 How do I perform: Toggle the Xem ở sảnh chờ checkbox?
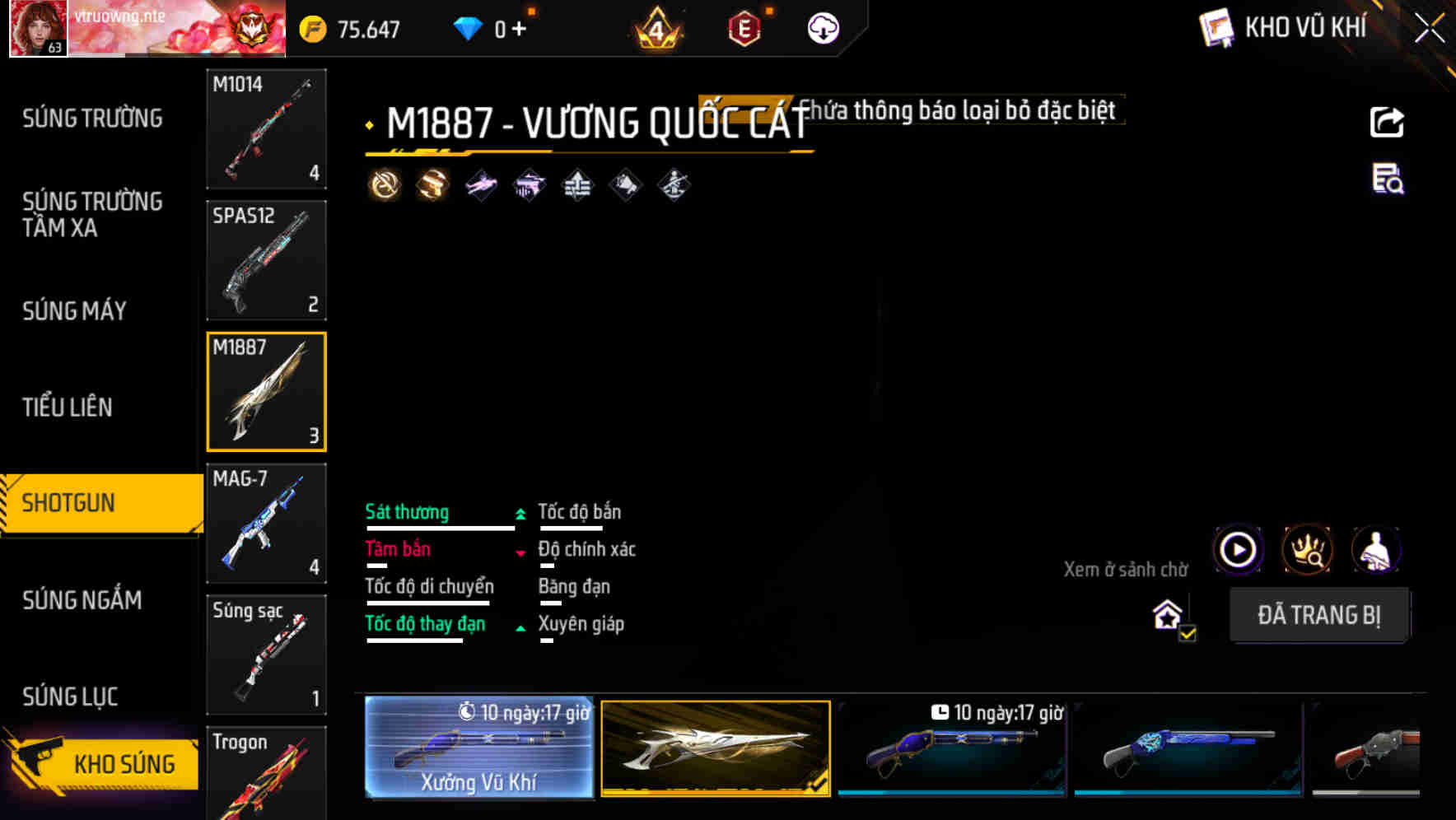coord(1186,634)
